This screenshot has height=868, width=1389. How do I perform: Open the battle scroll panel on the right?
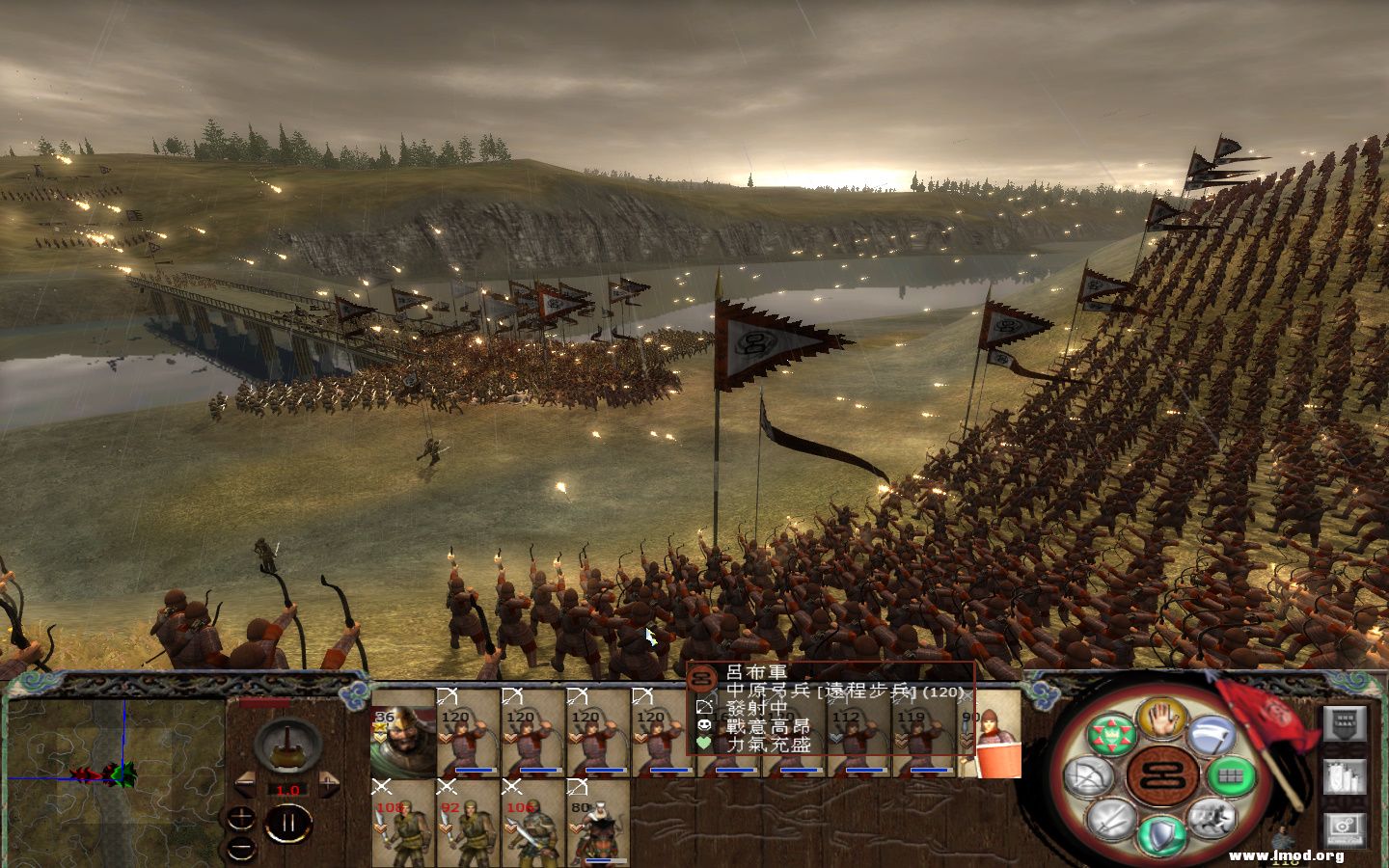click(x=1344, y=723)
